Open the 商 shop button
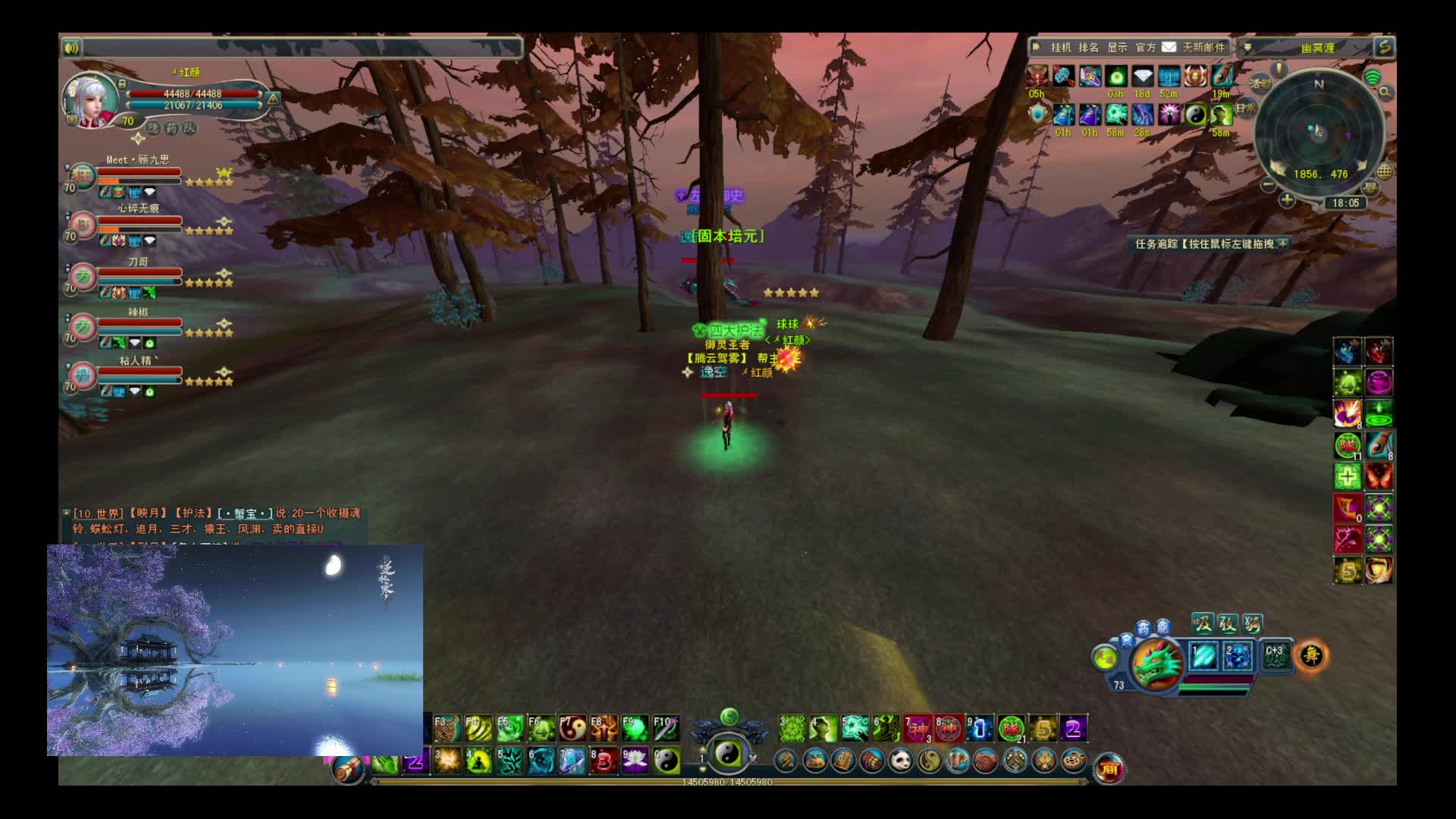Viewport: 1456px width, 819px height. tap(1109, 769)
